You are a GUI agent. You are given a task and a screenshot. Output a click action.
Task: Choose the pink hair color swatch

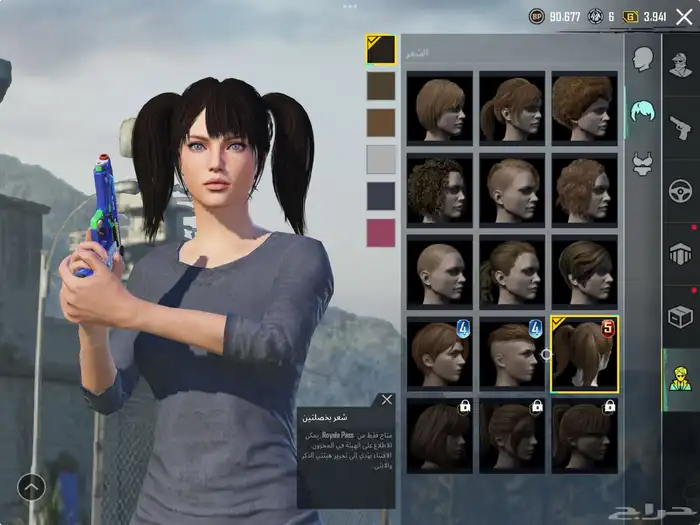tap(381, 232)
